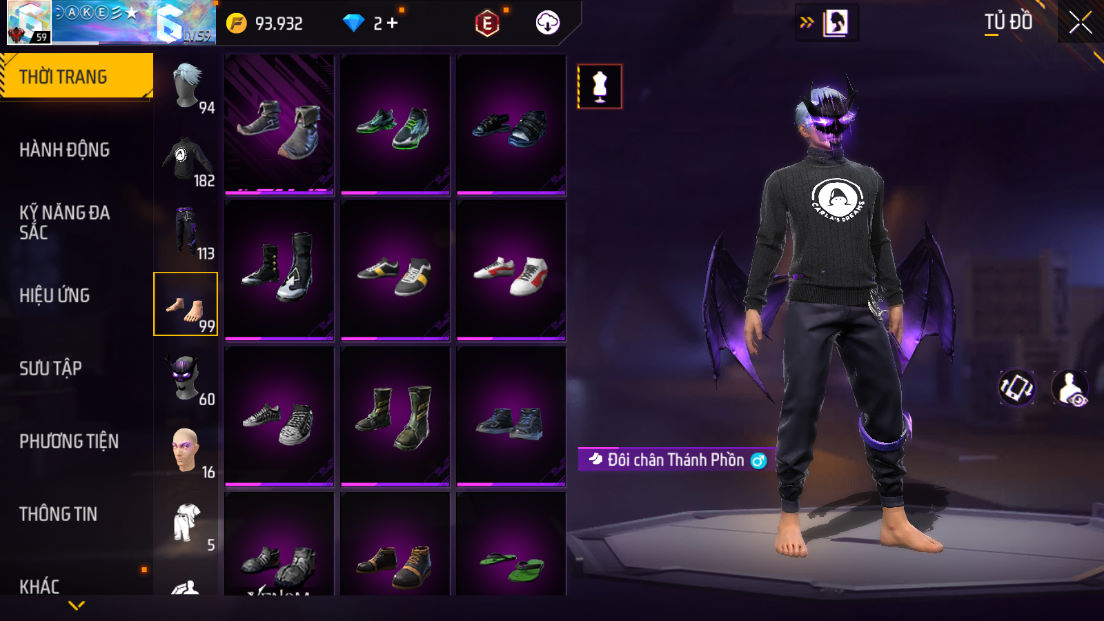
Task: Close the wardrobe with the X button
Action: coord(1080,23)
